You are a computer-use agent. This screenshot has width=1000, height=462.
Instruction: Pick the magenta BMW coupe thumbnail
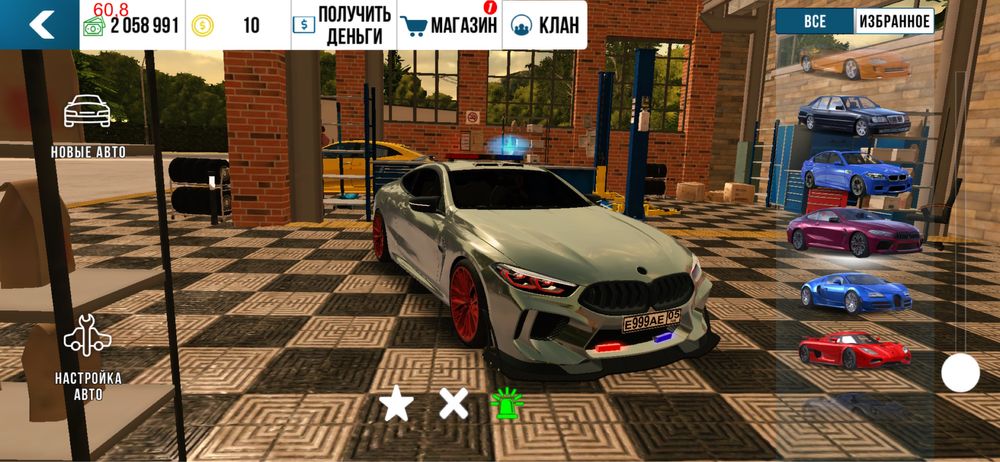(x=854, y=231)
